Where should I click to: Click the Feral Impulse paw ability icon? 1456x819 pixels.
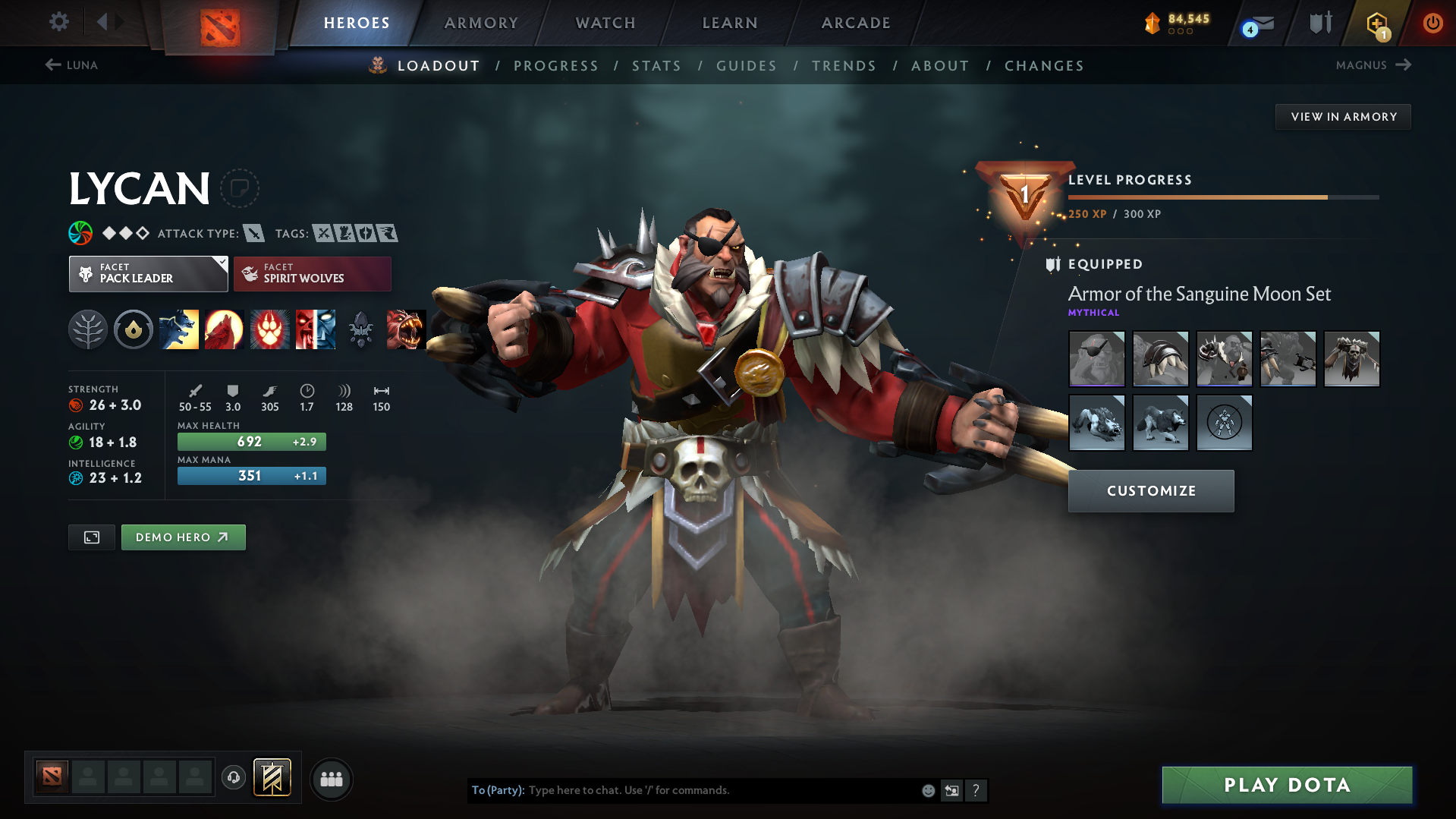(x=270, y=329)
